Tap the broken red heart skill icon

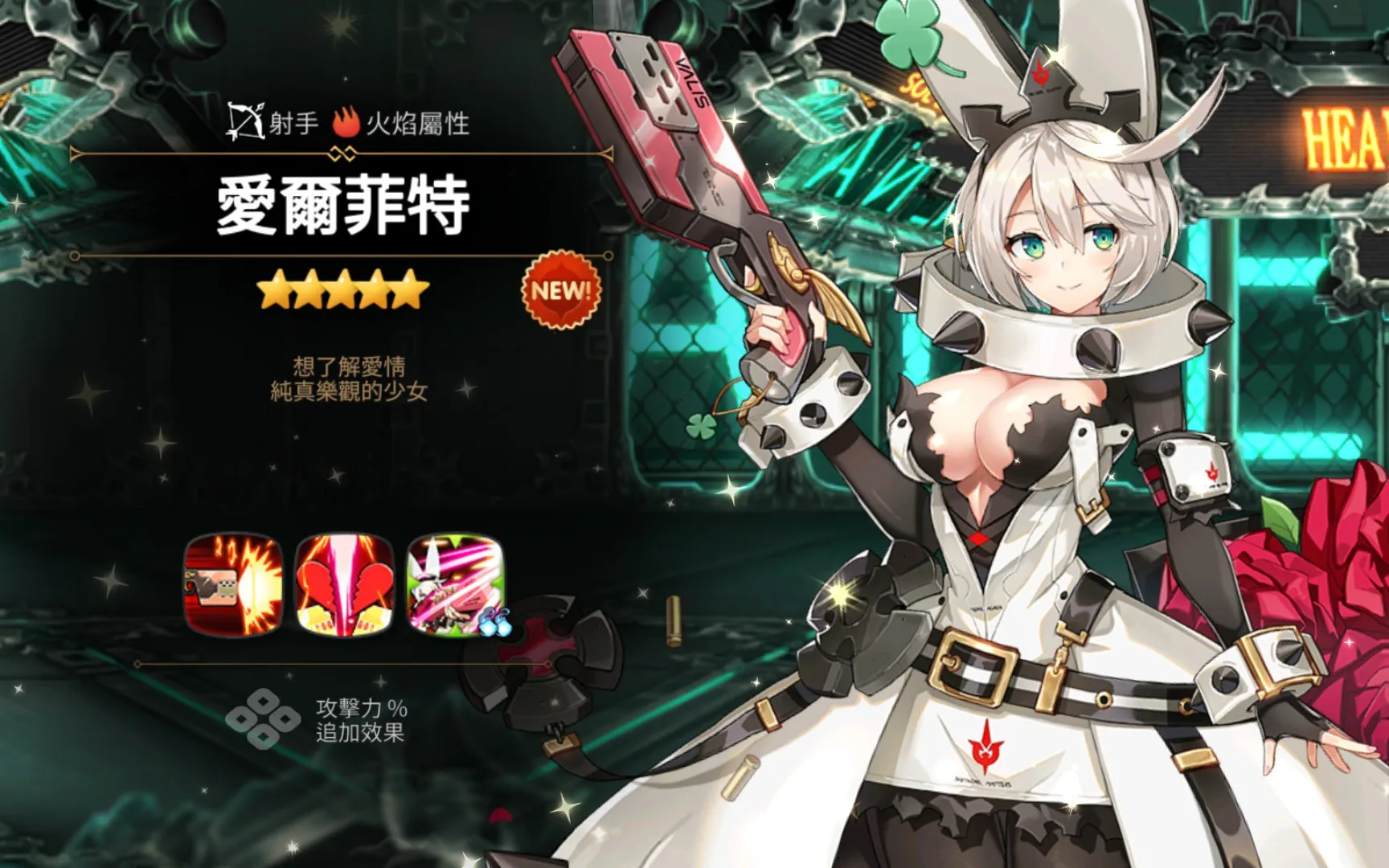[345, 585]
